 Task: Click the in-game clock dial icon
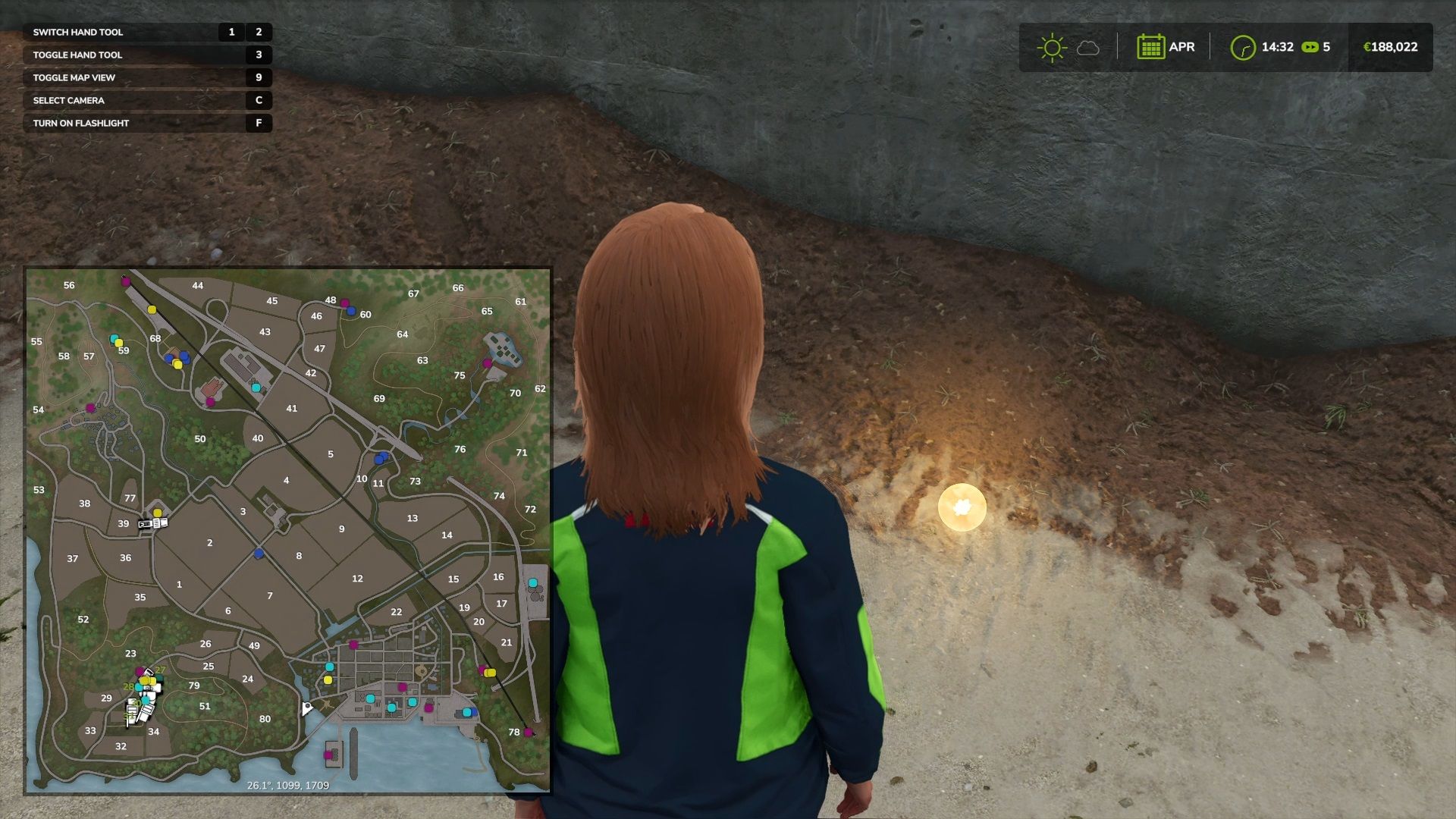[1244, 46]
